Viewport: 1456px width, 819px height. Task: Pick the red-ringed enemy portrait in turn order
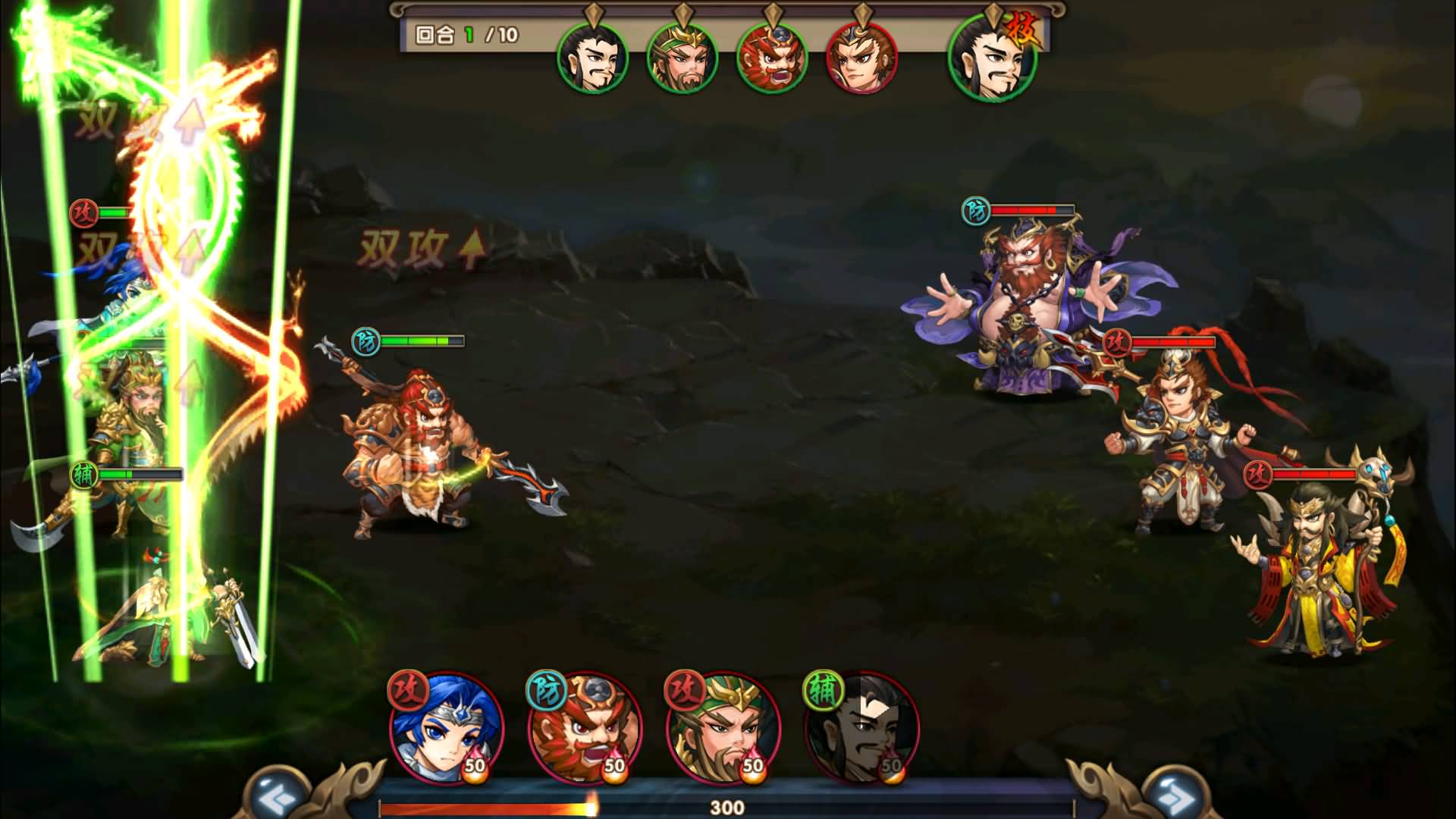pyautogui.click(x=861, y=59)
